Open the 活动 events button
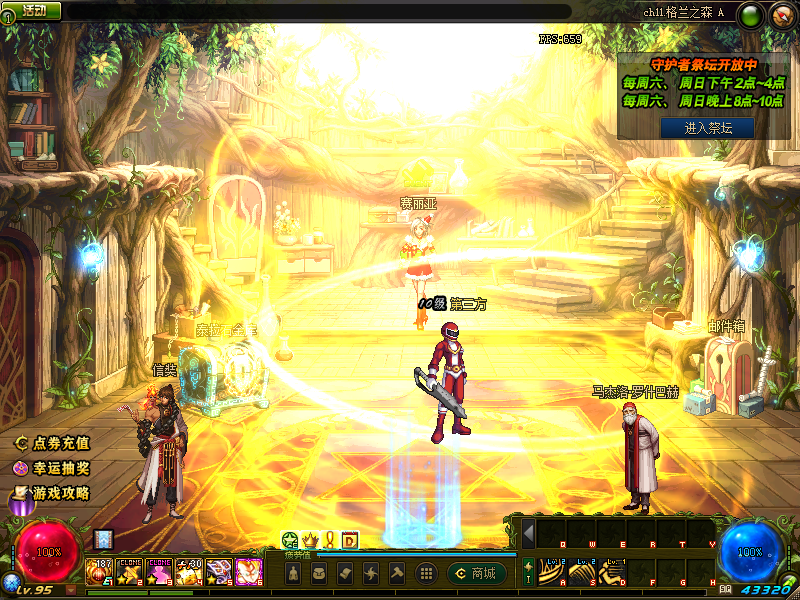800x600 pixels. coord(30,11)
